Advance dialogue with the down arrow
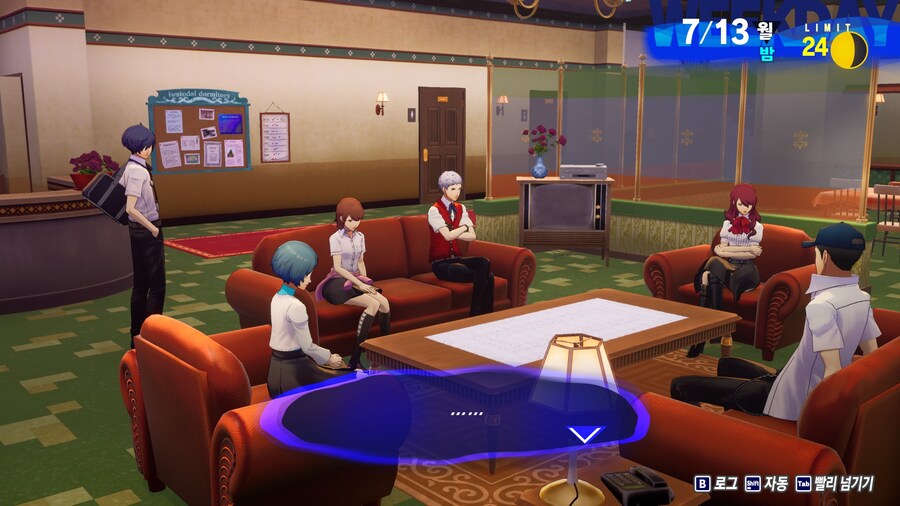The width and height of the screenshot is (900, 506). pyautogui.click(x=586, y=434)
